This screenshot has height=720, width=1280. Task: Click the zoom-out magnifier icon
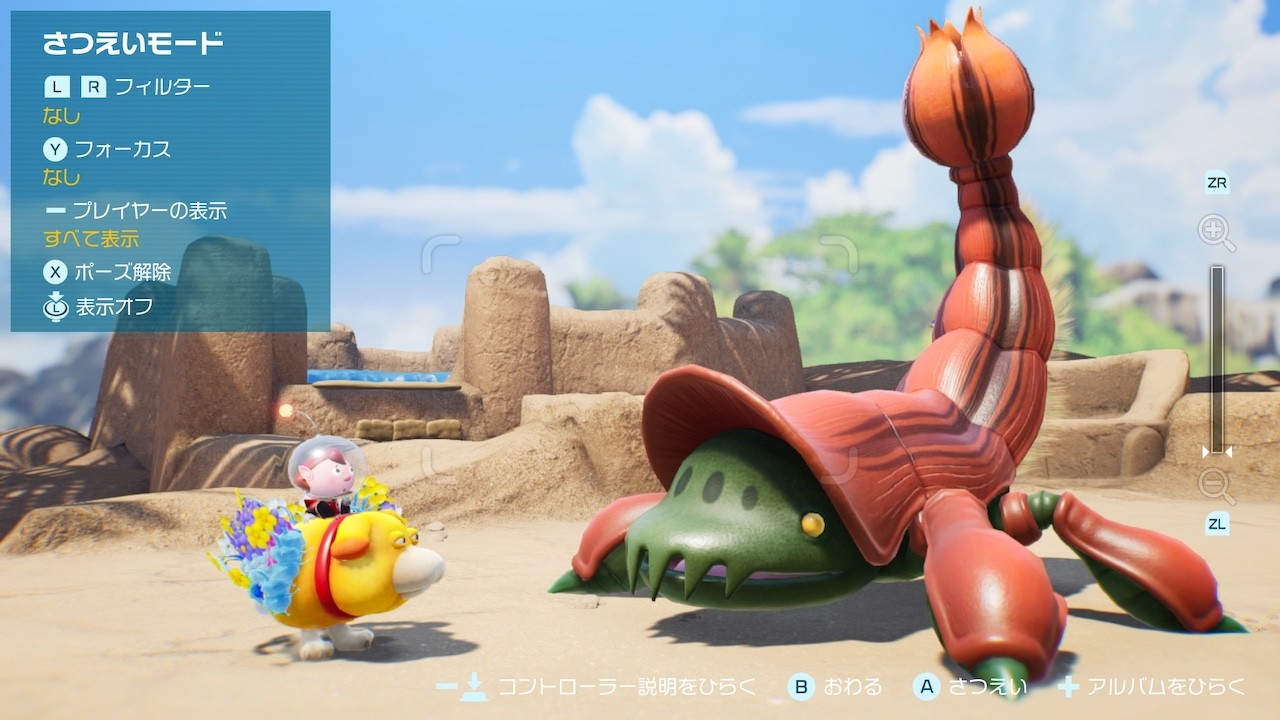coord(1216,486)
